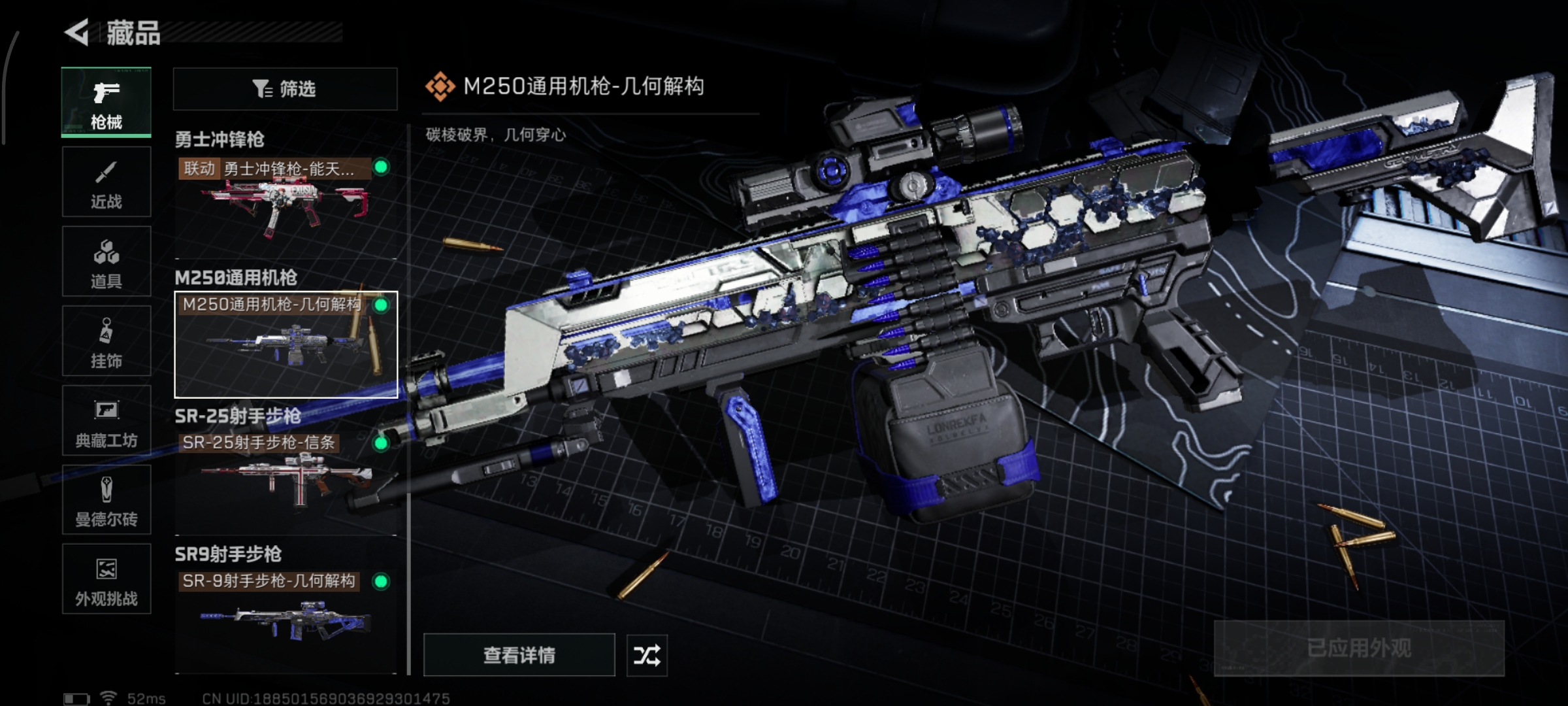Click the 已应用外观 applied skin button

[1359, 648]
